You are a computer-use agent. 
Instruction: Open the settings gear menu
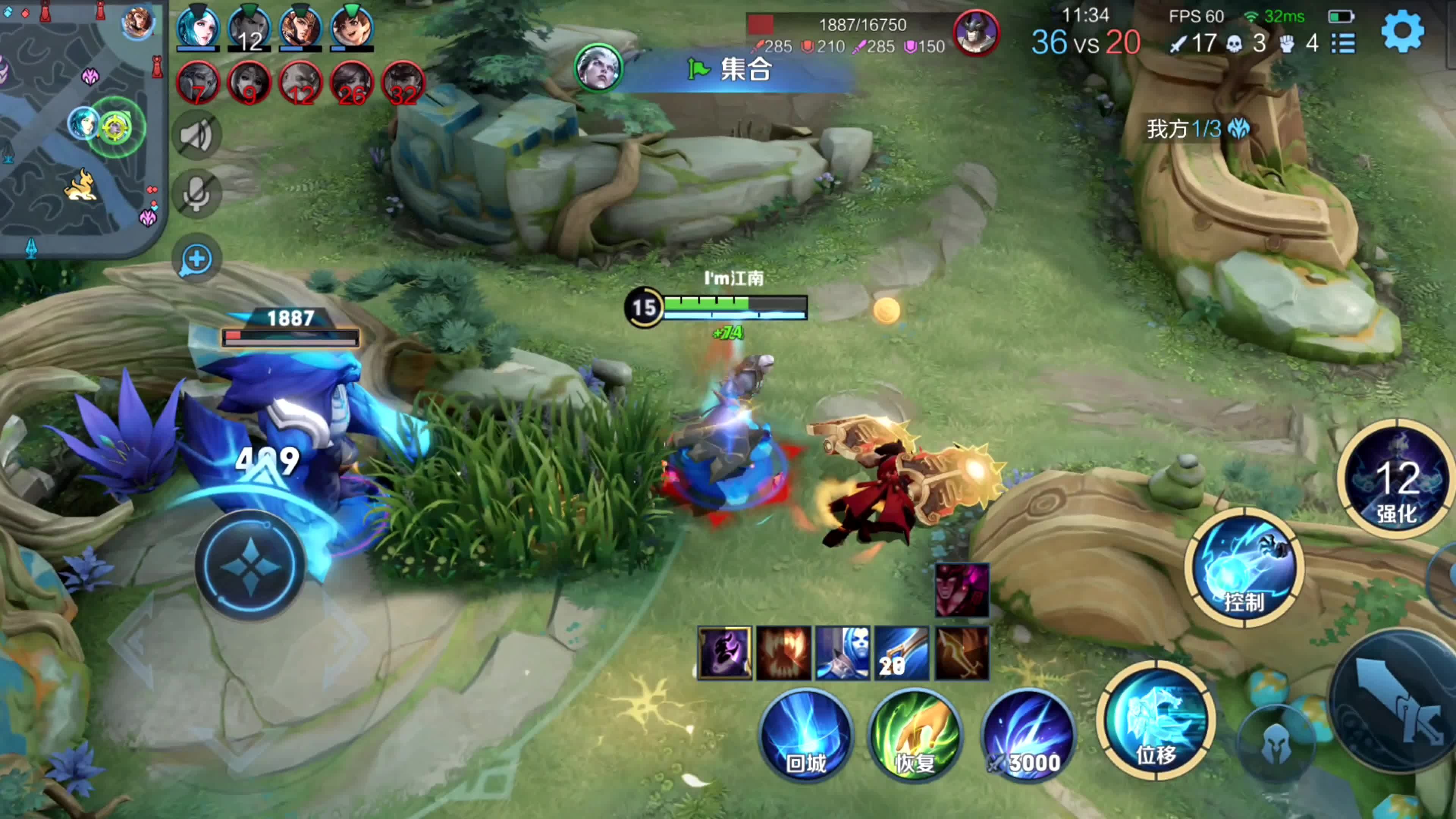pos(1402,31)
